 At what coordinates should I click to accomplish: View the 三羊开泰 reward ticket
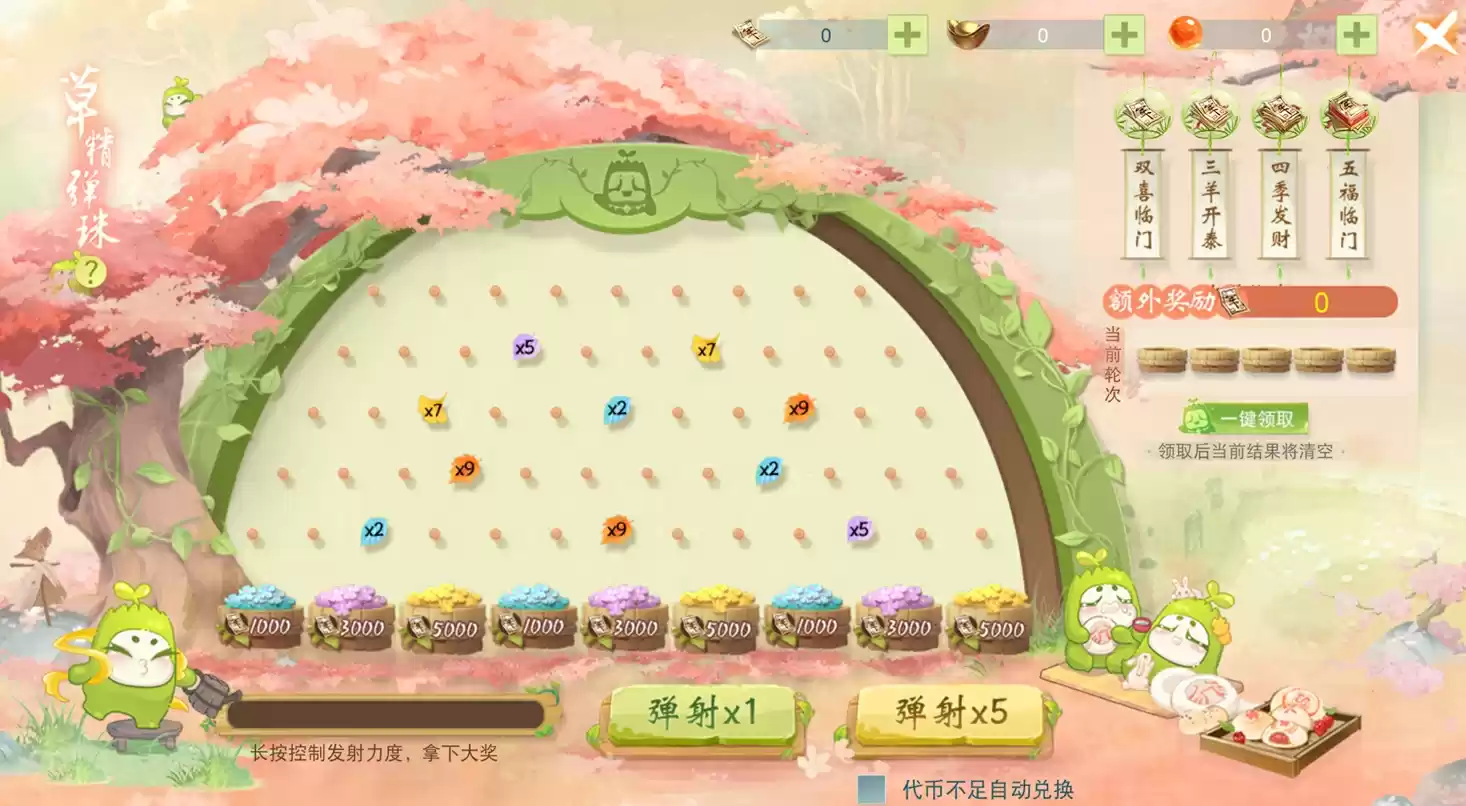(x=1210, y=205)
